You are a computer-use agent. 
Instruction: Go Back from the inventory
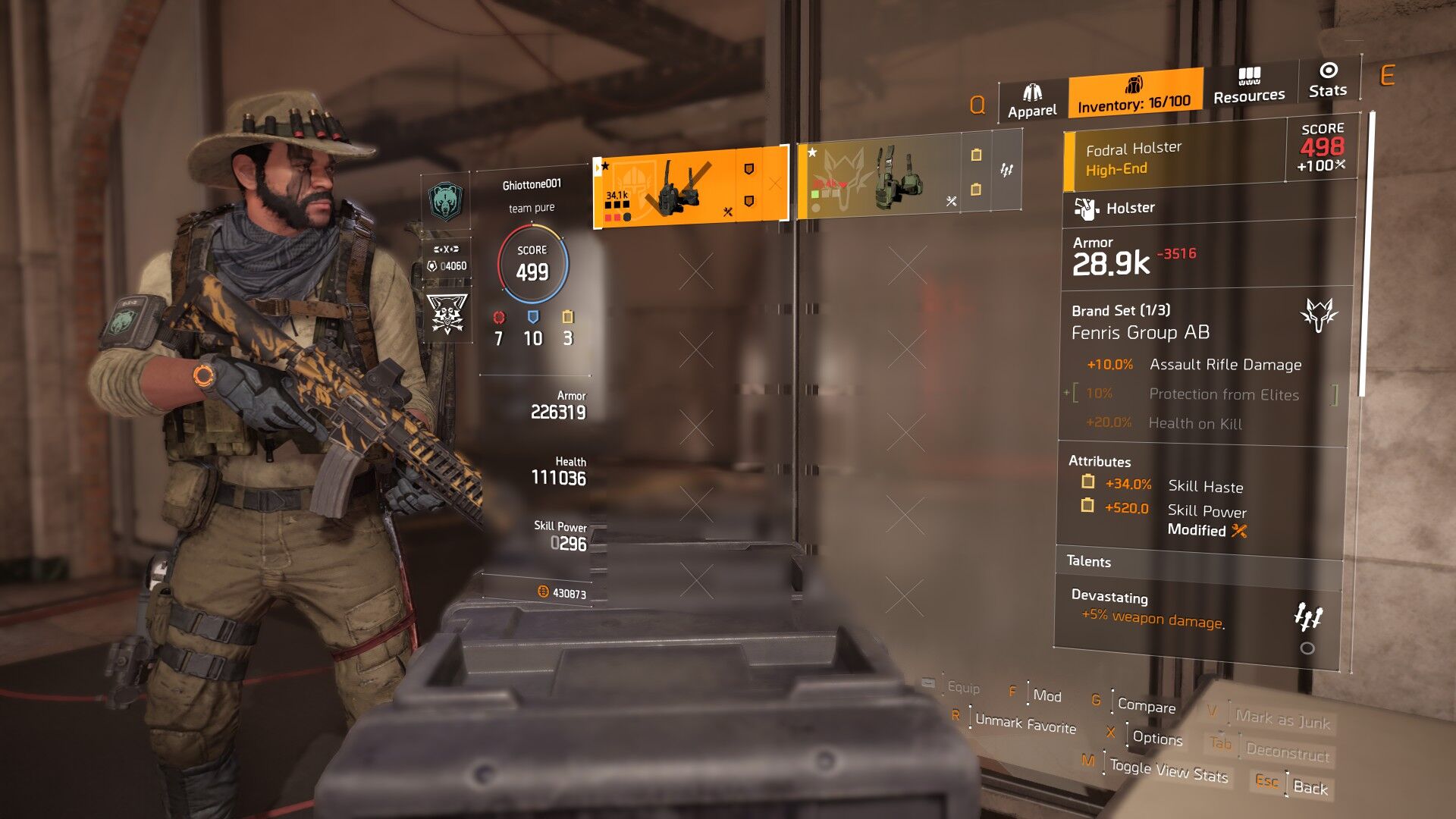click(1310, 787)
